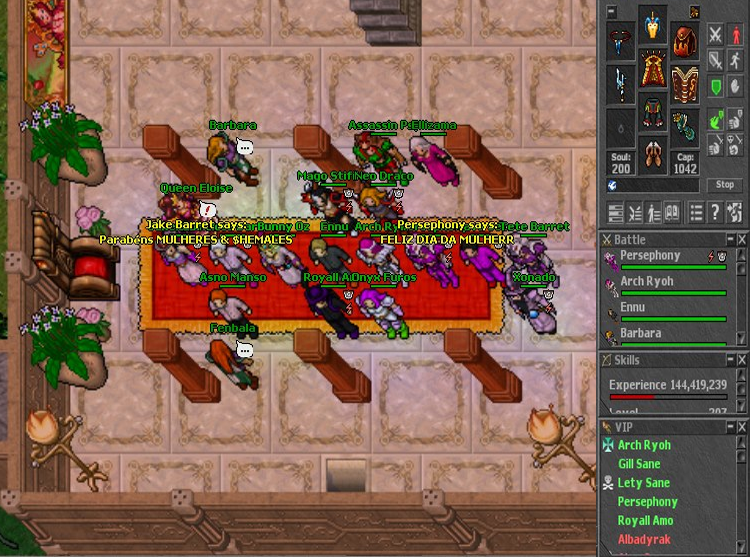Toggle the red standing figure mode

pyautogui.click(x=737, y=36)
